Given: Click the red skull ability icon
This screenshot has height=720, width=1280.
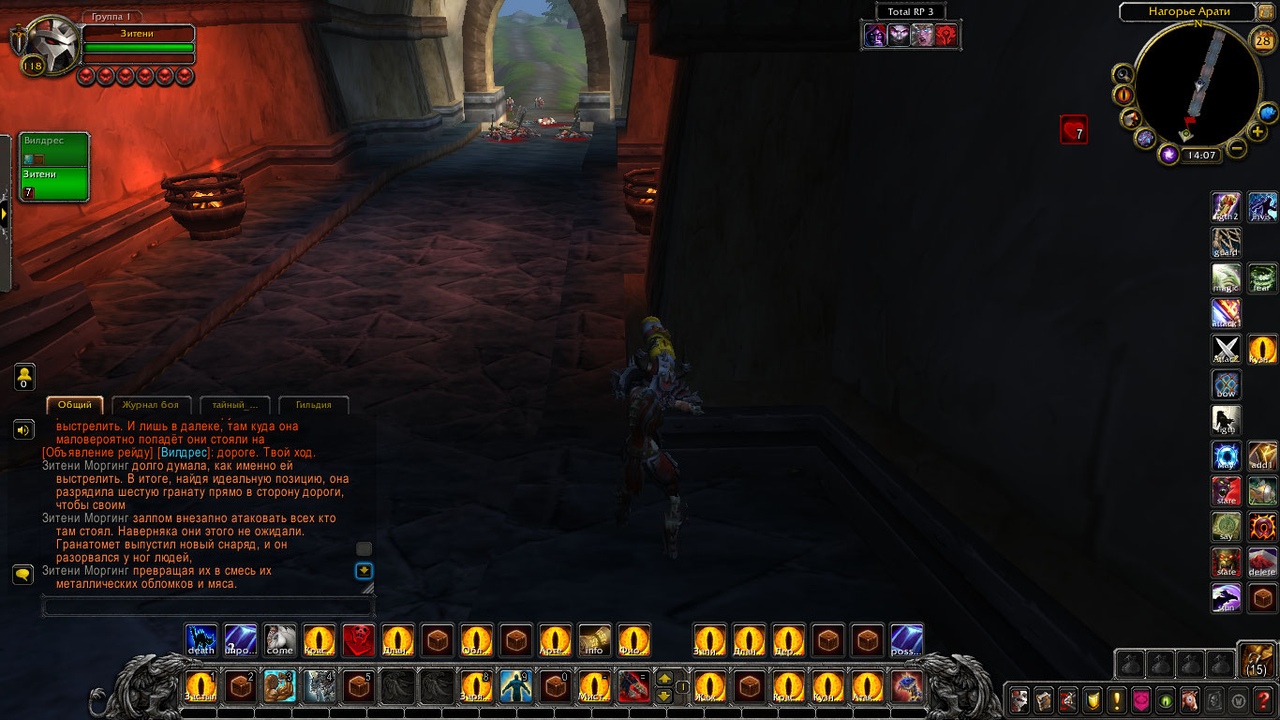Looking at the screenshot, I should pyautogui.click(x=358, y=639).
